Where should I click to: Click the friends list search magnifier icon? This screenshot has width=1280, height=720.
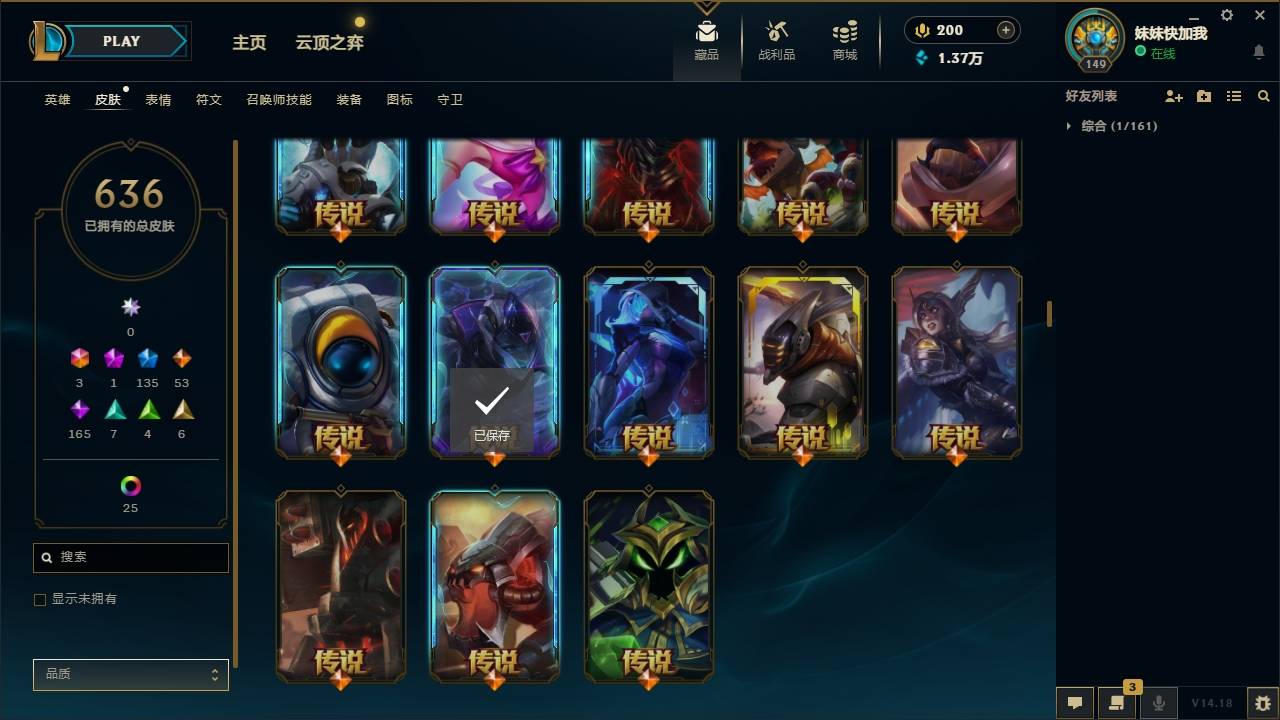(x=1264, y=96)
